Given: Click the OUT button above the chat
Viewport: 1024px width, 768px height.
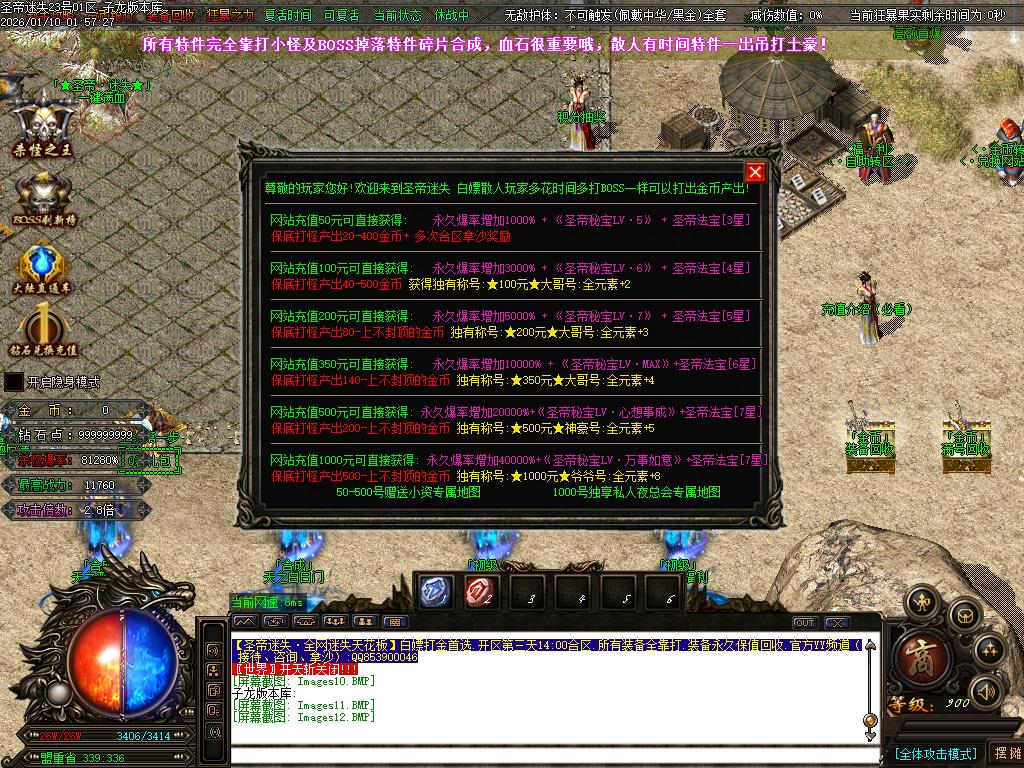Looking at the screenshot, I should (805, 623).
